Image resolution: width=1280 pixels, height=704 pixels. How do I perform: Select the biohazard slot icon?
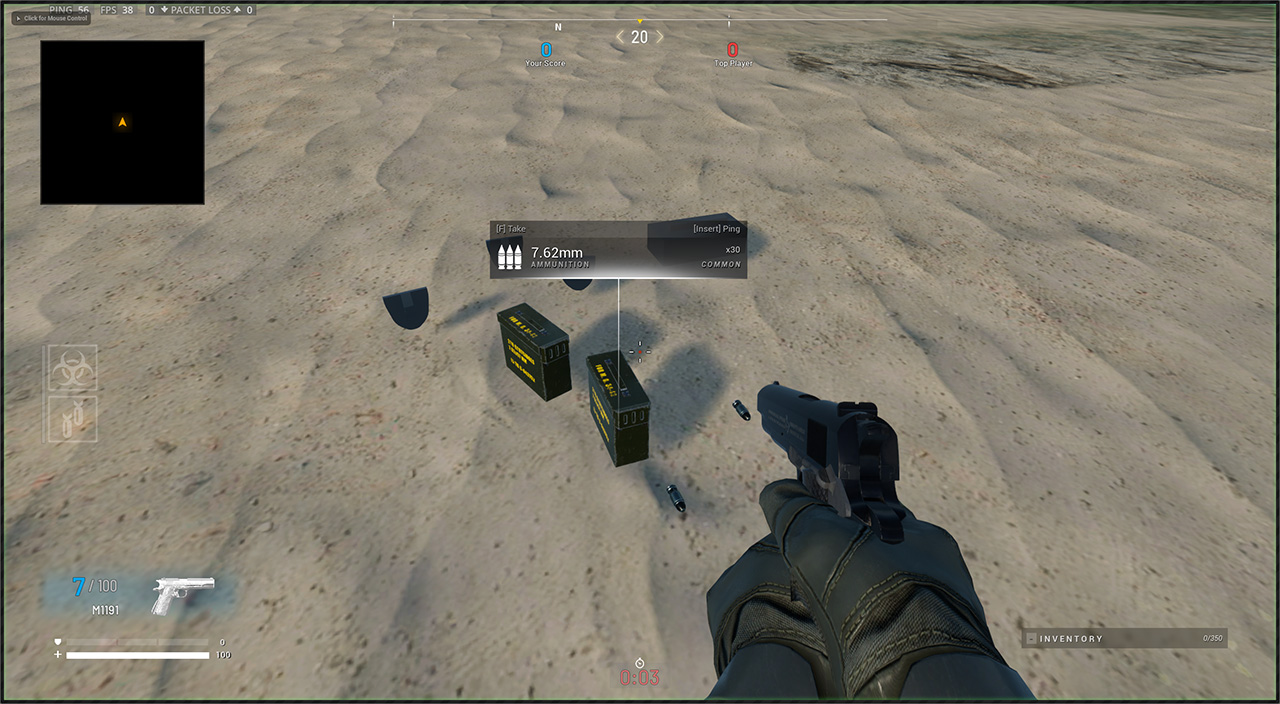click(73, 369)
